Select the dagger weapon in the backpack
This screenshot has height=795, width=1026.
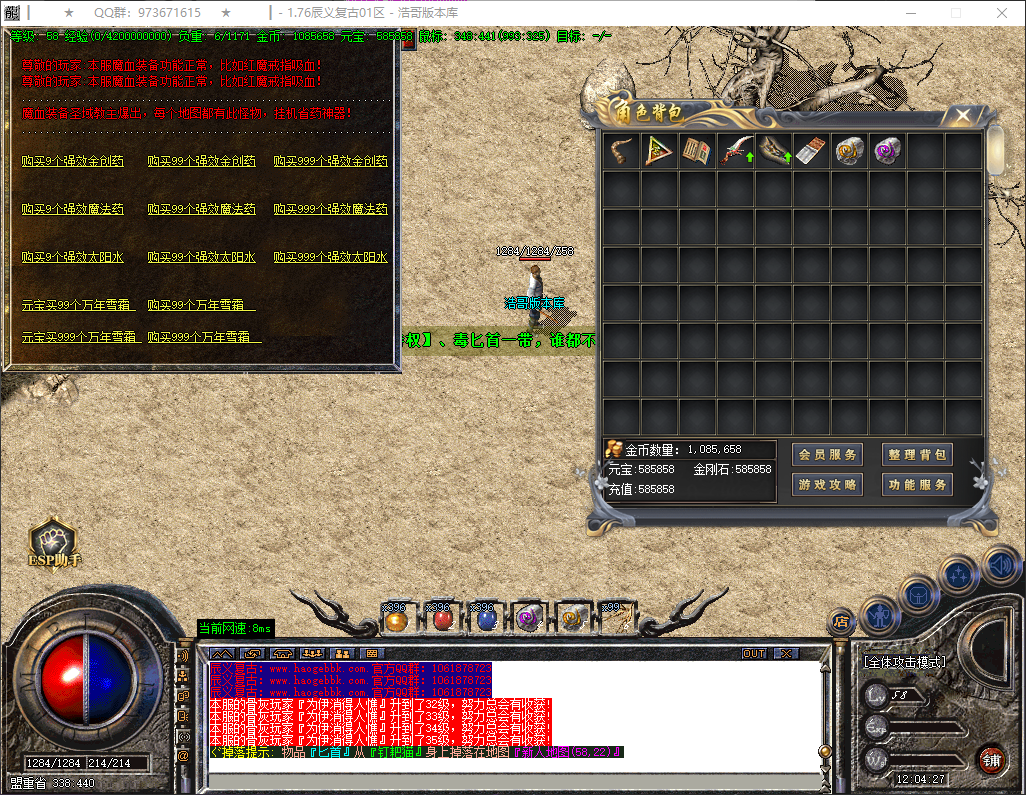tap(736, 151)
